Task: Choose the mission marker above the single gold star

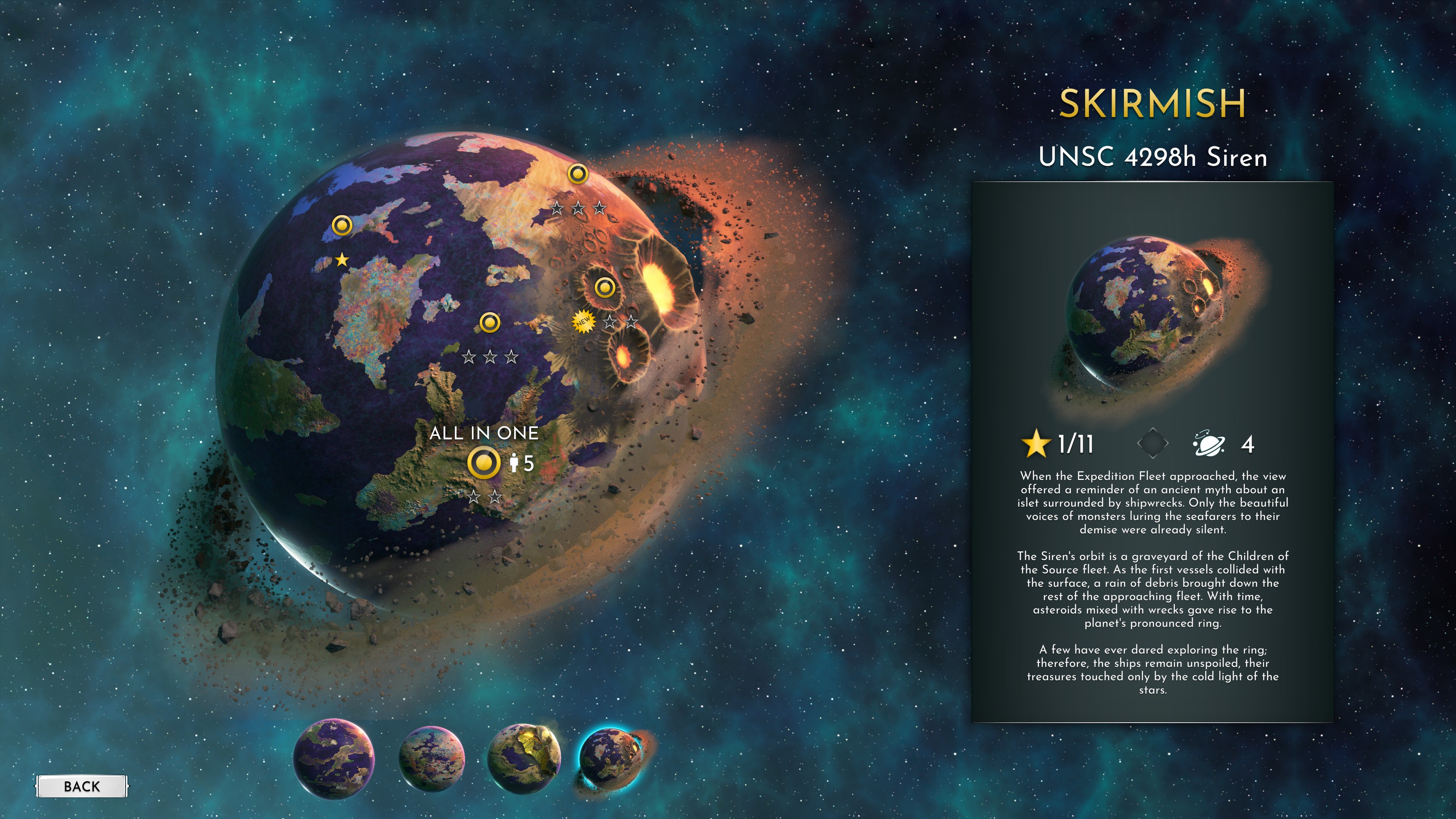Action: 342,226
